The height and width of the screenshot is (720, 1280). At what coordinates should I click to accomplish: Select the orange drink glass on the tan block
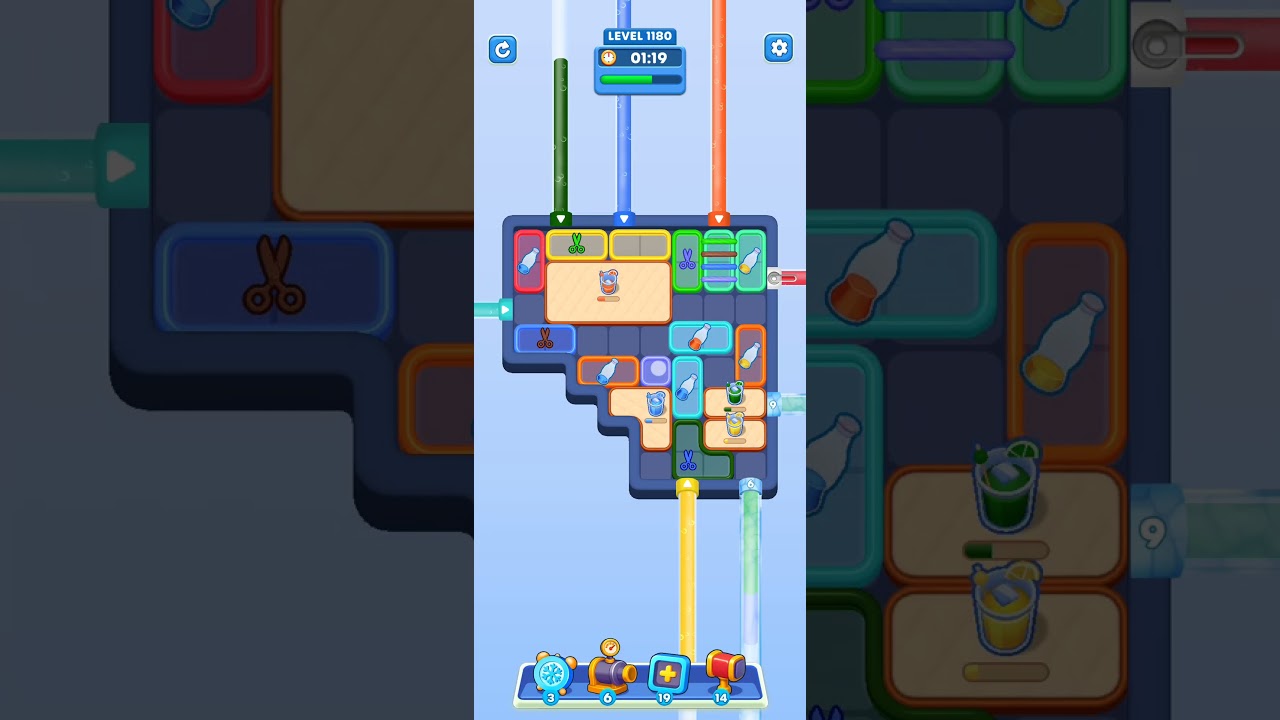click(608, 282)
